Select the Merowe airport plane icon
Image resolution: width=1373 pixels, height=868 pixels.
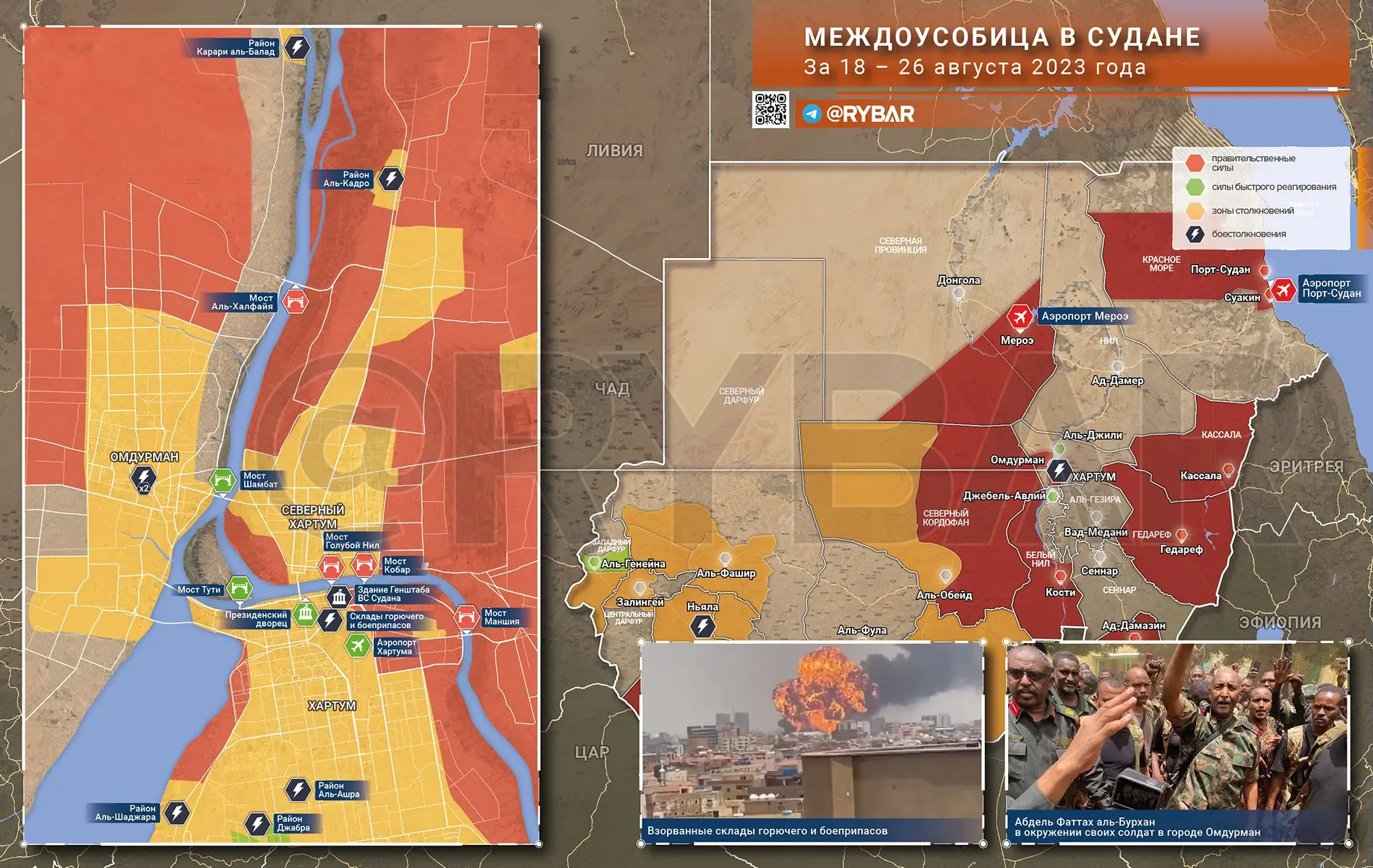click(x=1020, y=317)
